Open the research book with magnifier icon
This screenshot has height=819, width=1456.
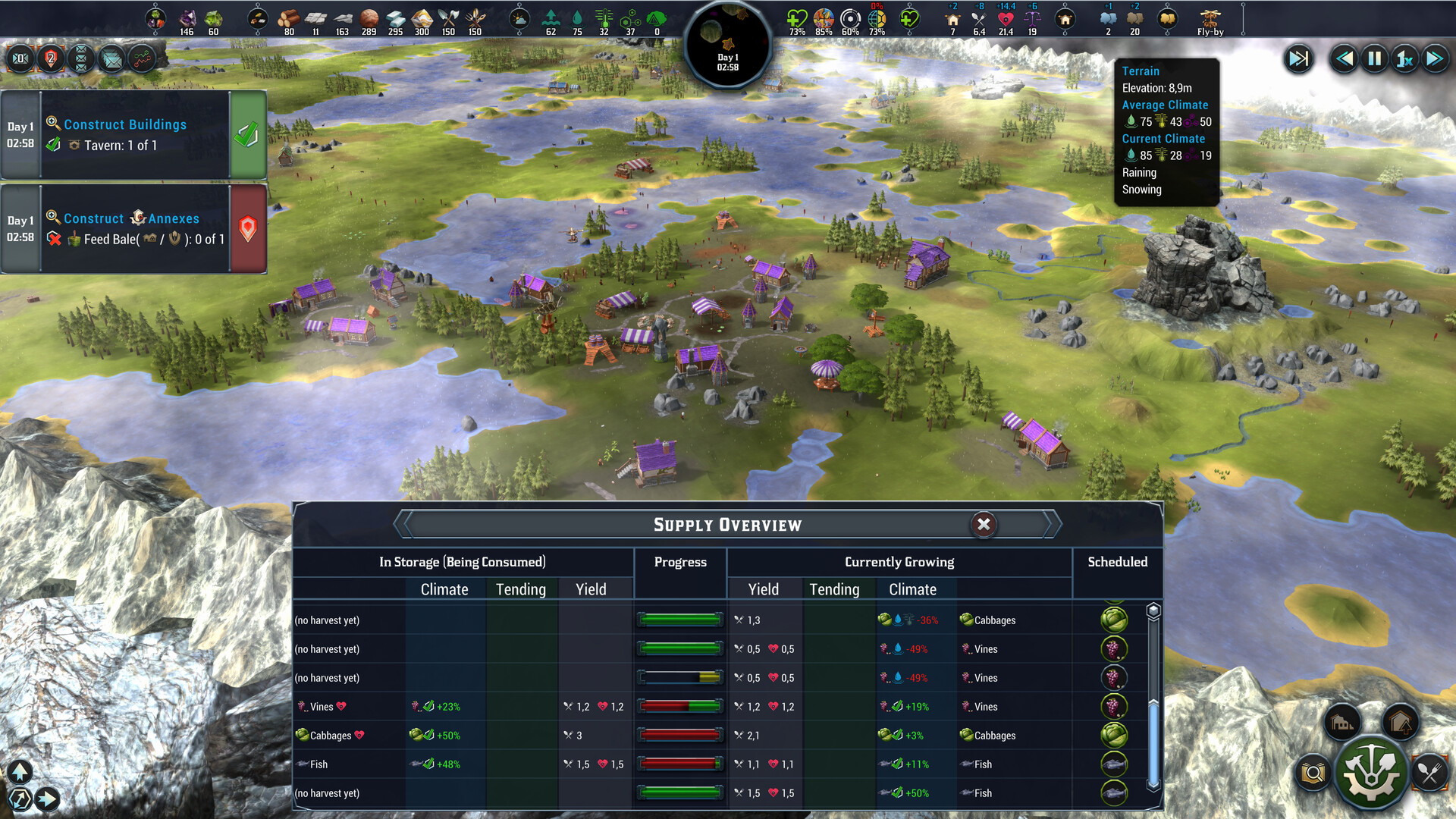pyautogui.click(x=1313, y=773)
